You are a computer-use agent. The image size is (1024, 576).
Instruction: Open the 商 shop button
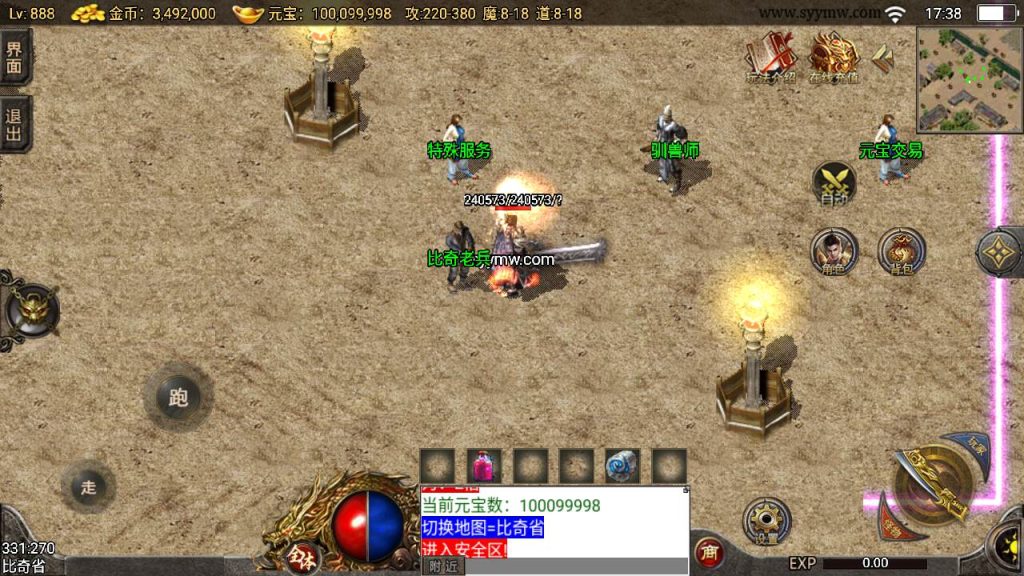709,552
